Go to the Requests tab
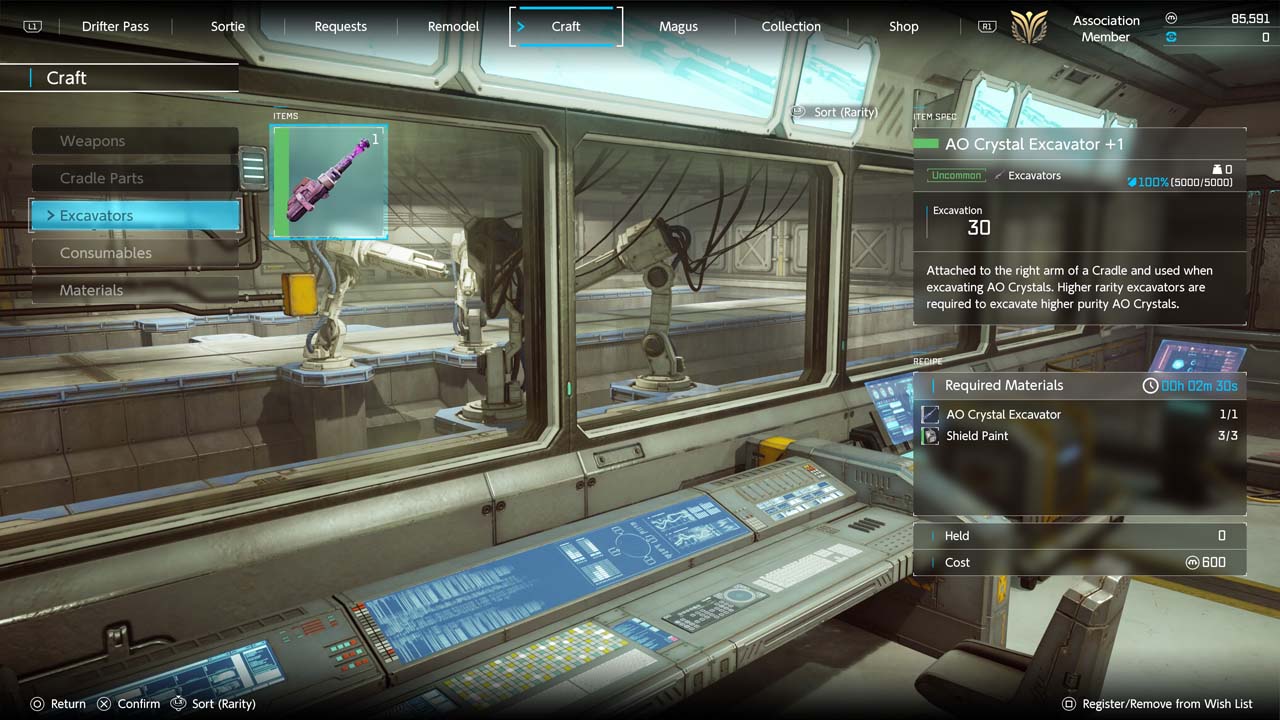Image resolution: width=1280 pixels, height=720 pixels. click(340, 26)
